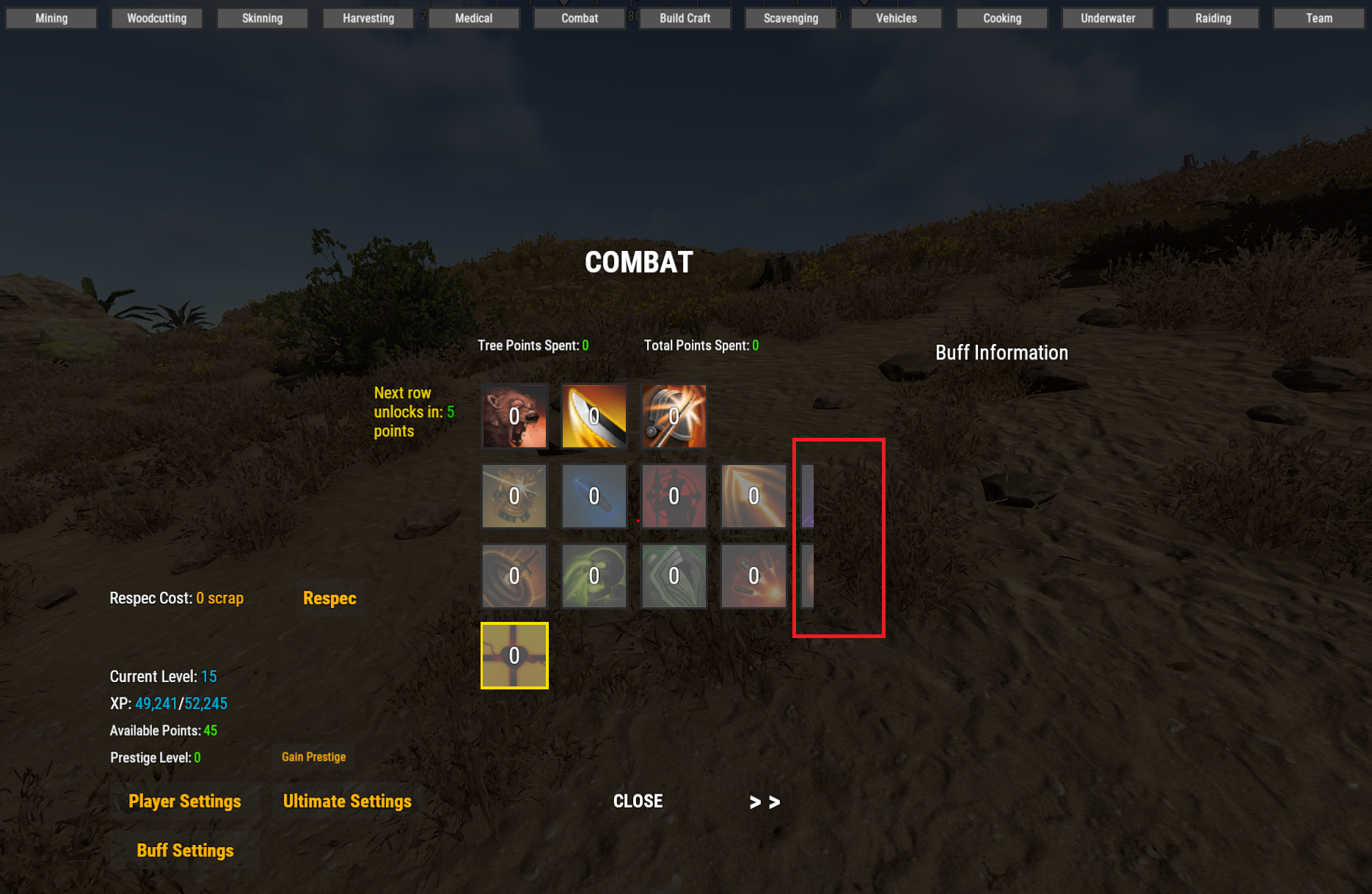Close the skill tree menu
This screenshot has width=1372, height=894.
[638, 802]
